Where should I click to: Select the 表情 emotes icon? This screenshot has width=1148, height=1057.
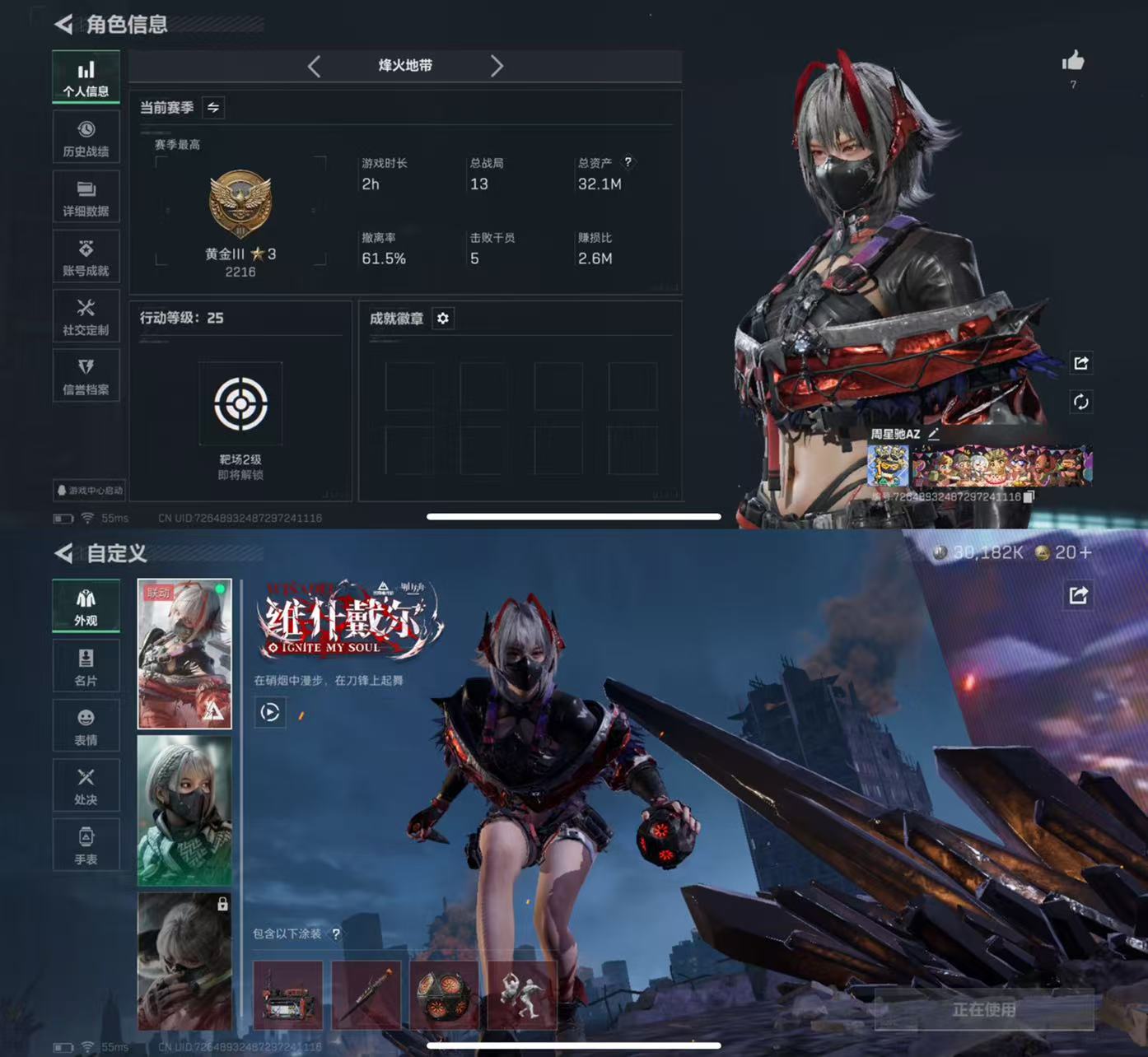86,725
